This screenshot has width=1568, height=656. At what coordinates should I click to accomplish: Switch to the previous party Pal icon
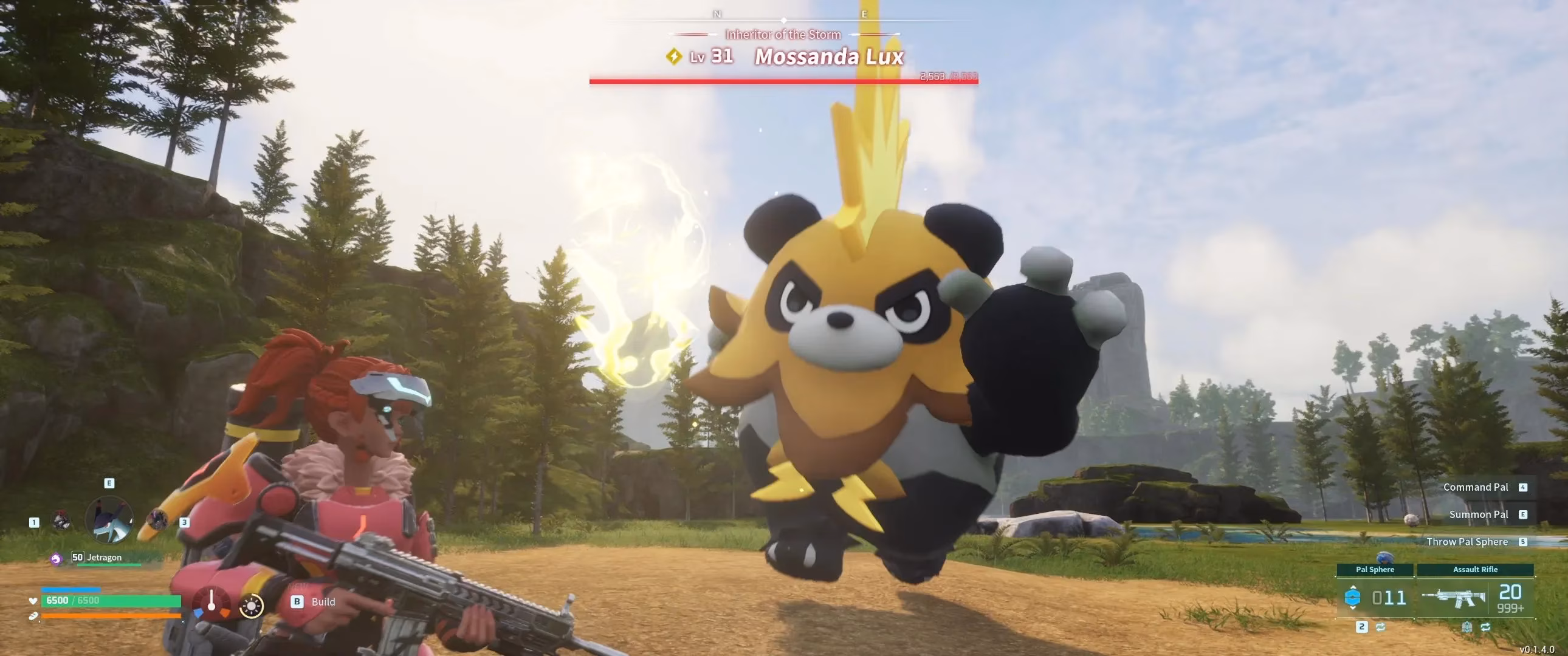(x=61, y=521)
